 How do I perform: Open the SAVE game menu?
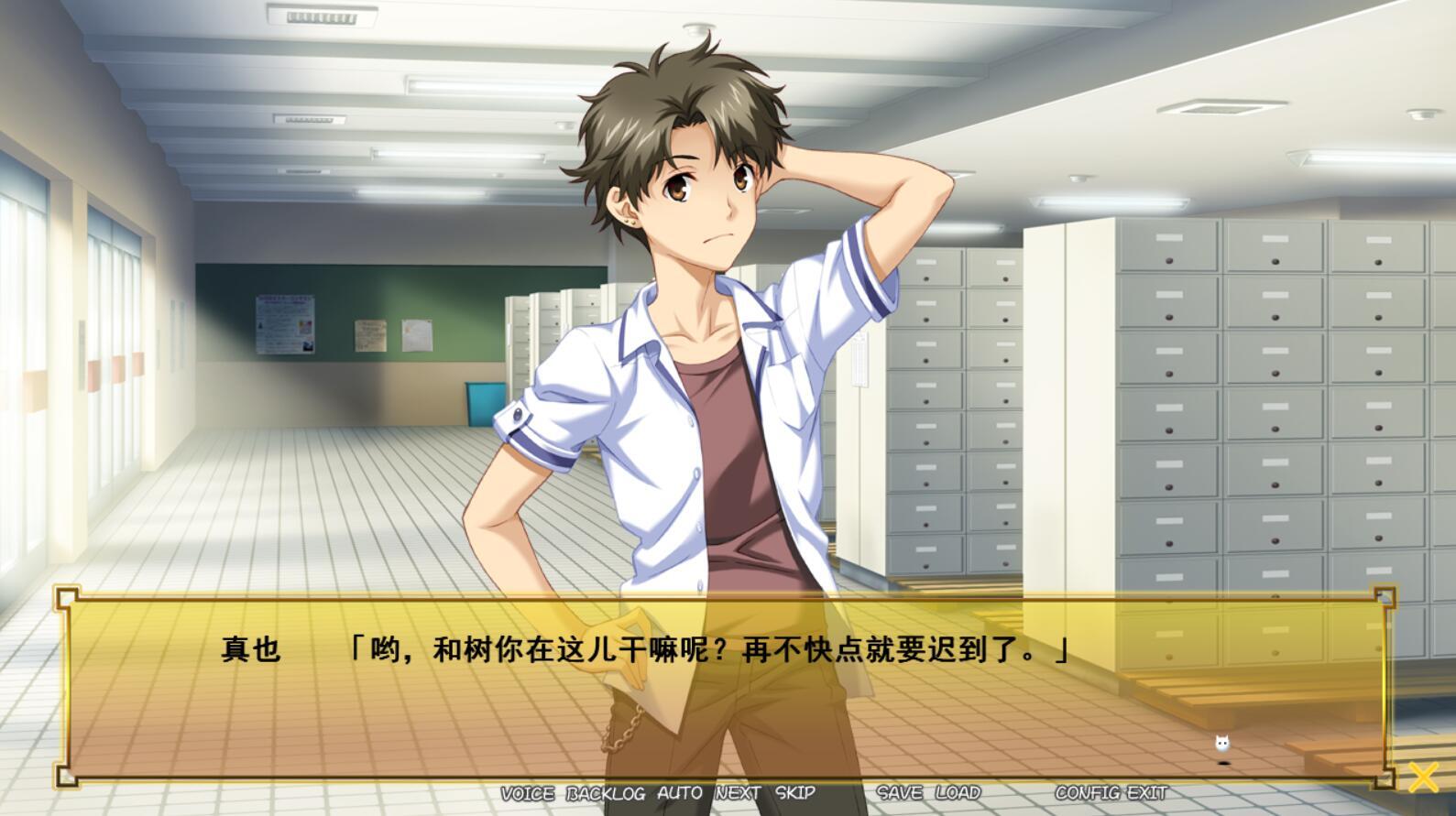pyautogui.click(x=900, y=793)
